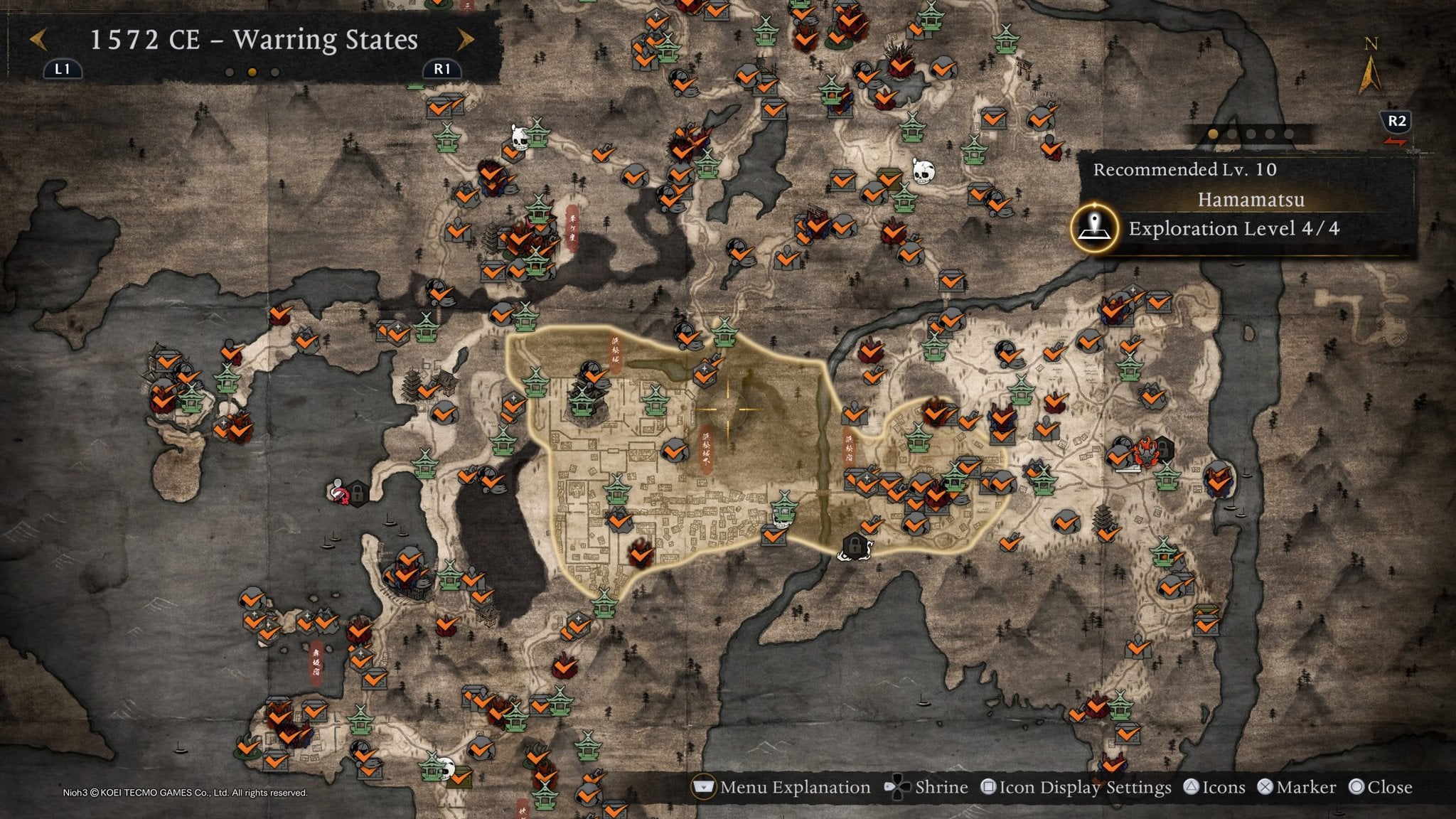Advance to the next era with the right arrow
This screenshot has width=1456, height=819.
(x=466, y=40)
